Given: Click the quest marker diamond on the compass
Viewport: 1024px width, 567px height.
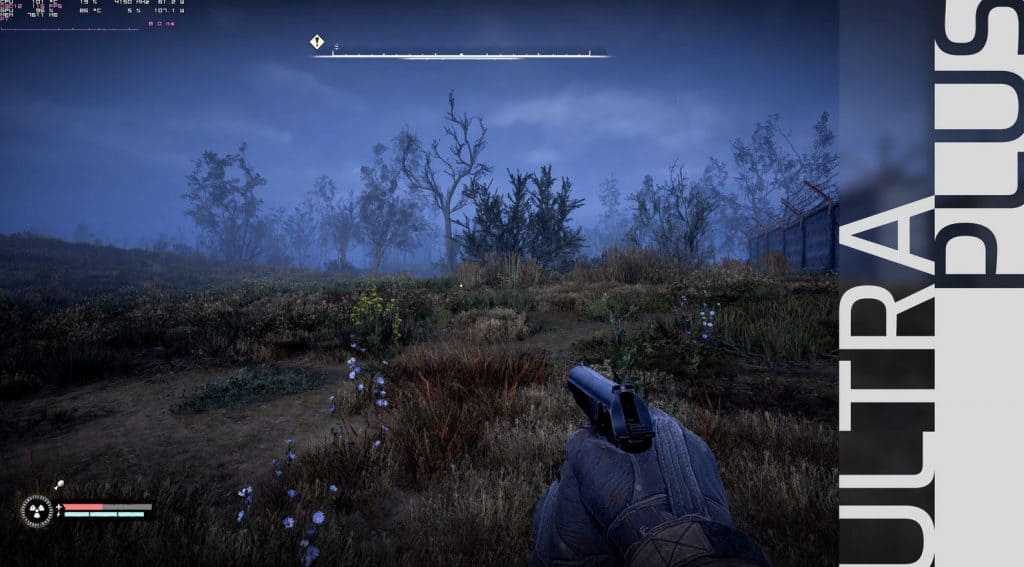Looking at the screenshot, I should pos(317,42).
